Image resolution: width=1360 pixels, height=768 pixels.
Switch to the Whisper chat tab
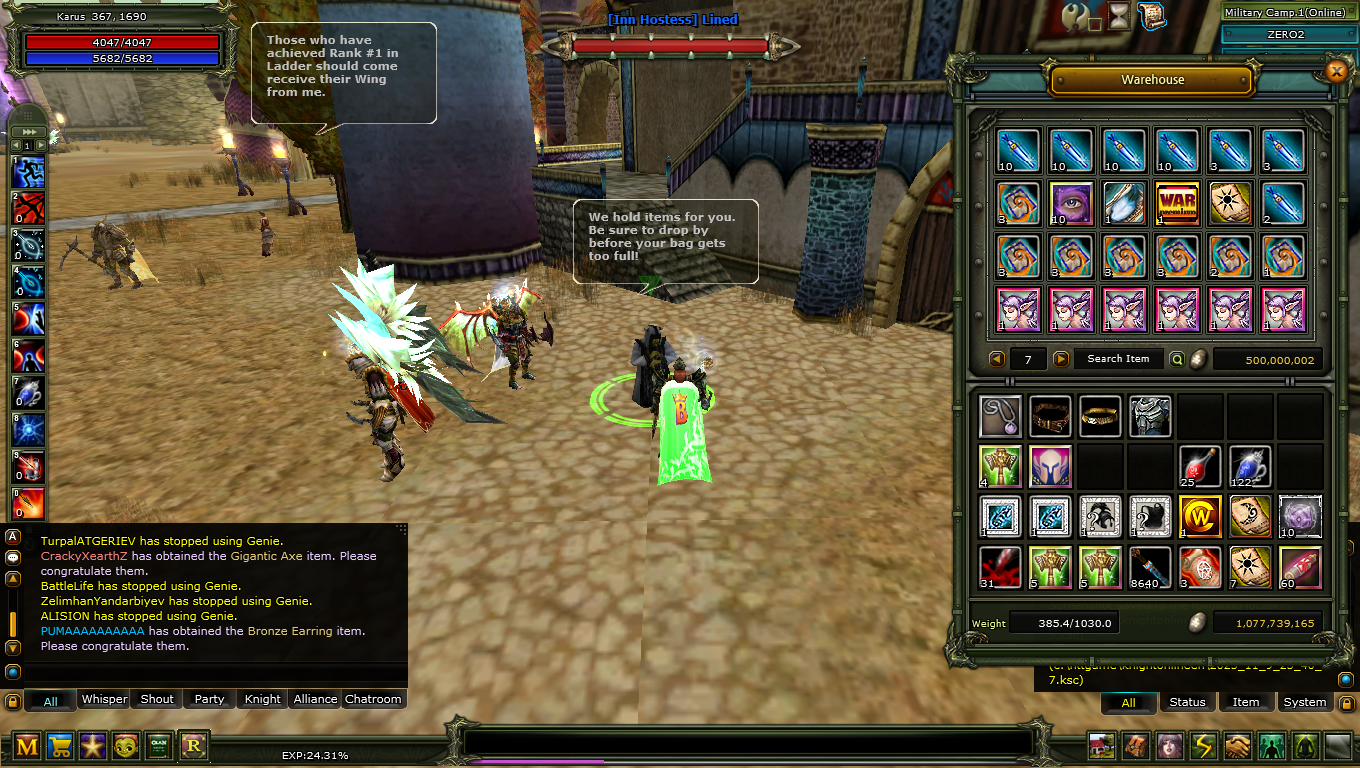[105, 699]
